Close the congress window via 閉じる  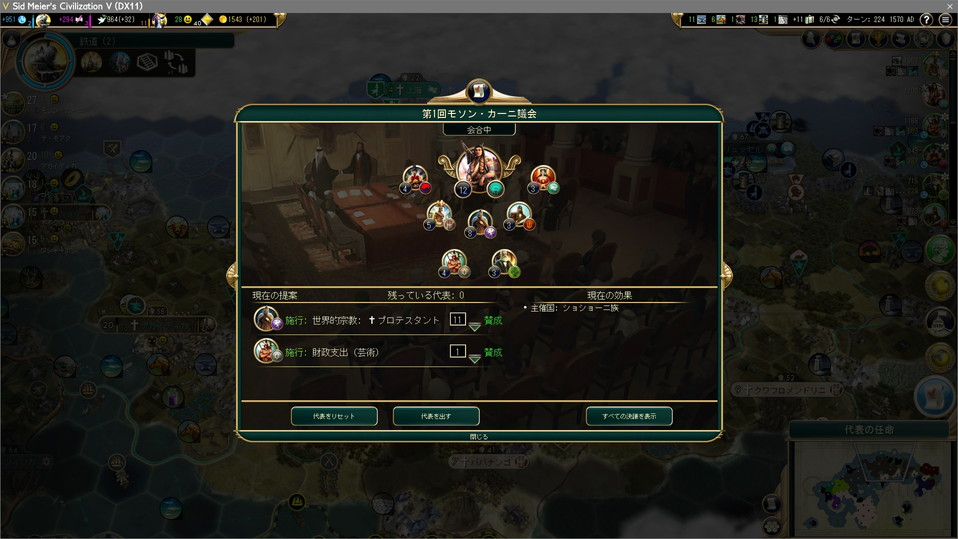tap(479, 437)
